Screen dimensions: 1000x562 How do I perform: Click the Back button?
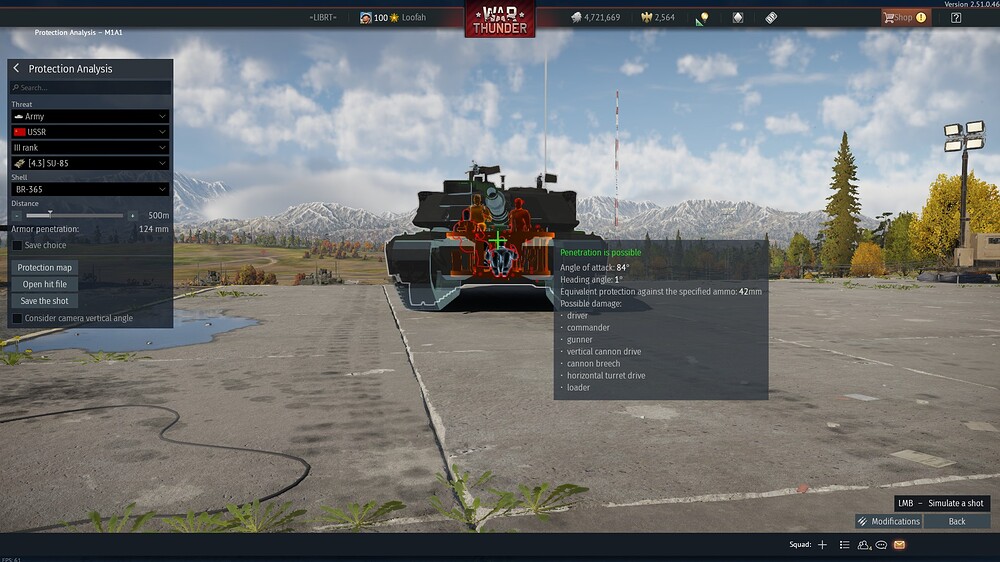(x=957, y=521)
